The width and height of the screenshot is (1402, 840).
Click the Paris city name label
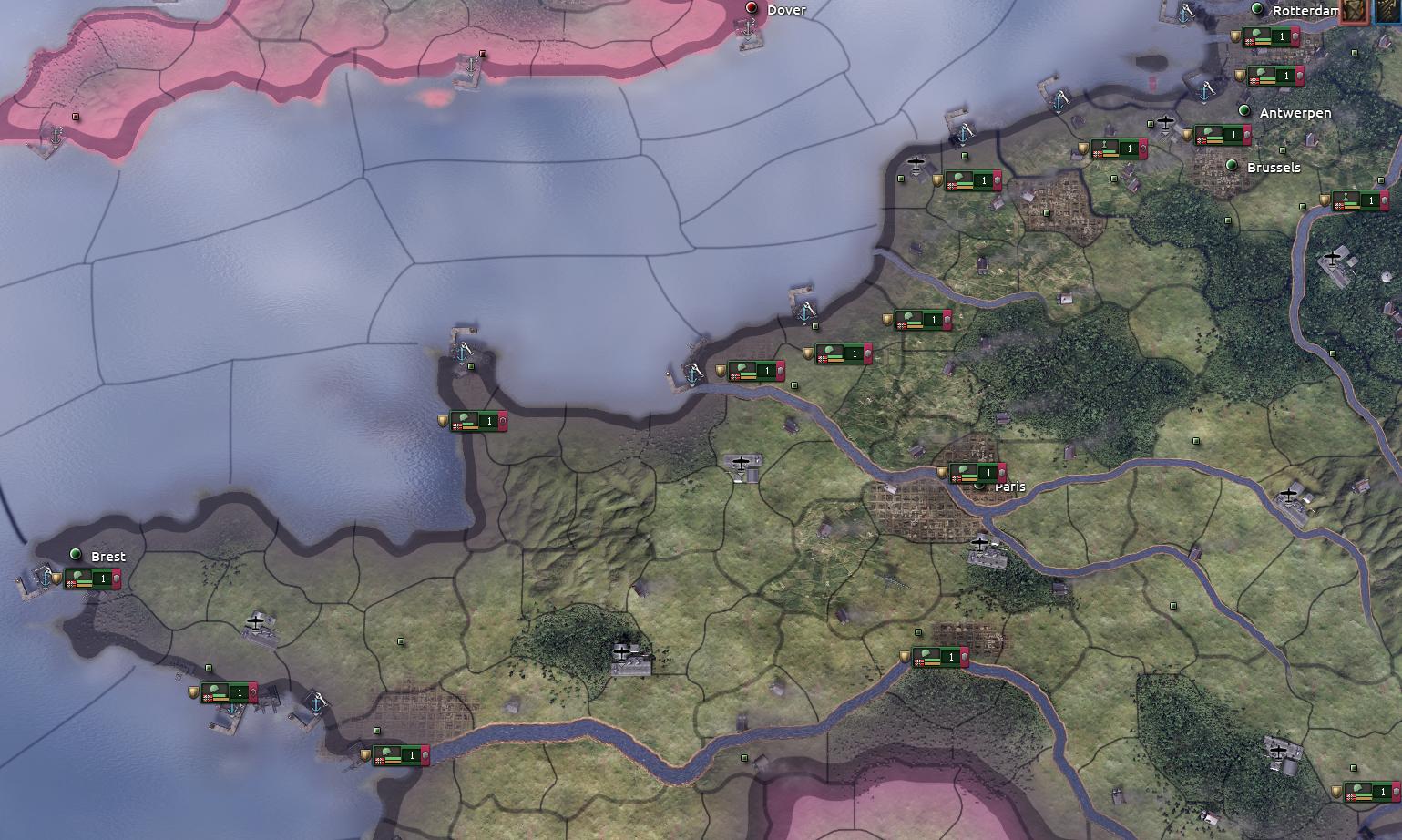click(x=1009, y=487)
